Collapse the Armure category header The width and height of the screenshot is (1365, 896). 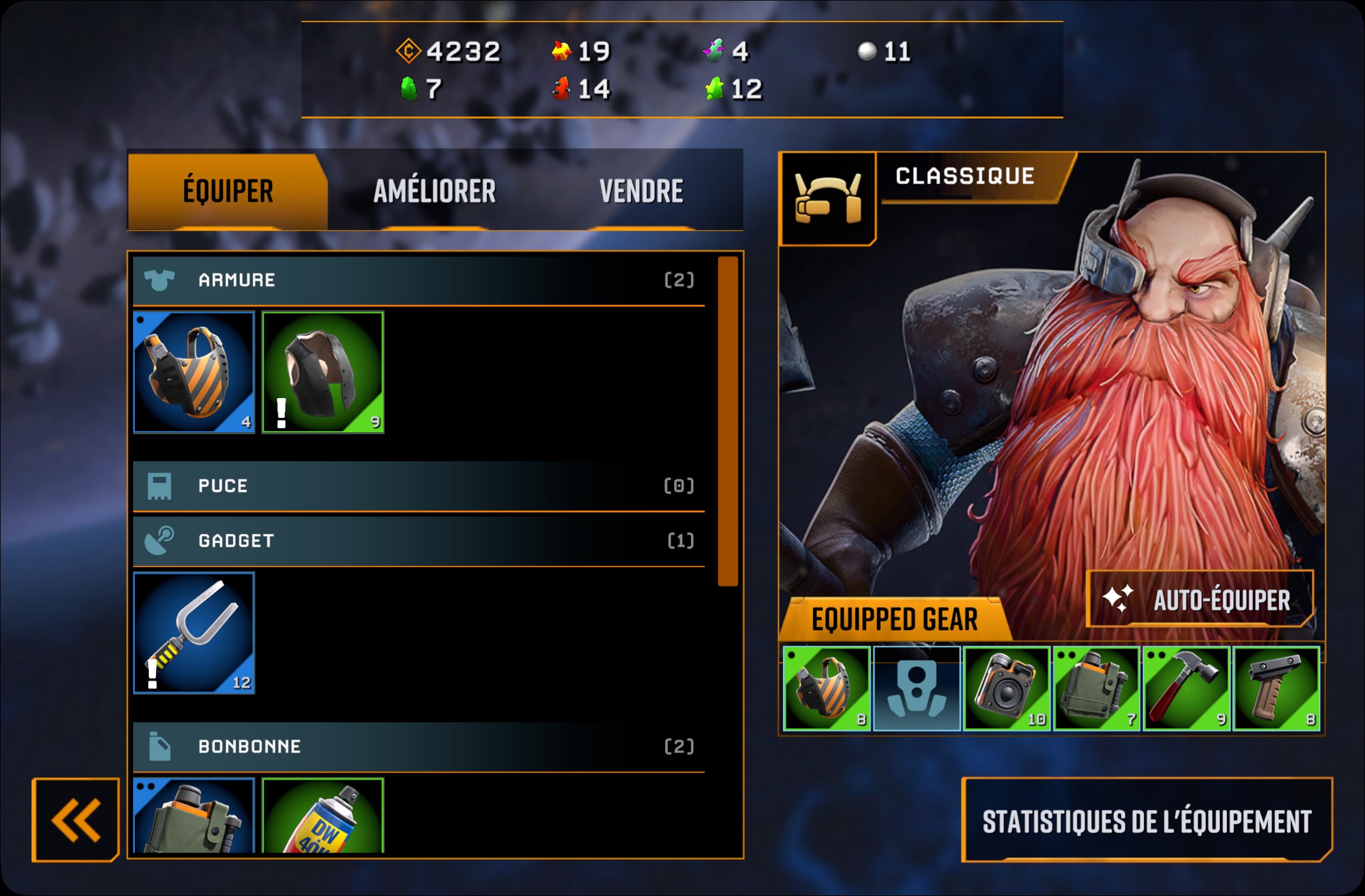point(419,280)
